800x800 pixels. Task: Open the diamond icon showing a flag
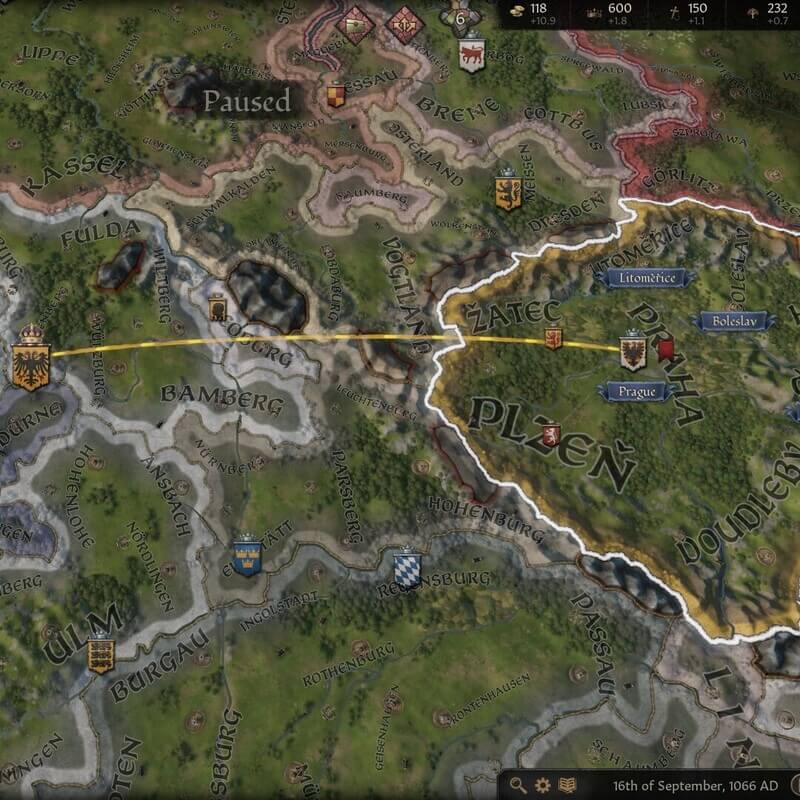tap(356, 24)
